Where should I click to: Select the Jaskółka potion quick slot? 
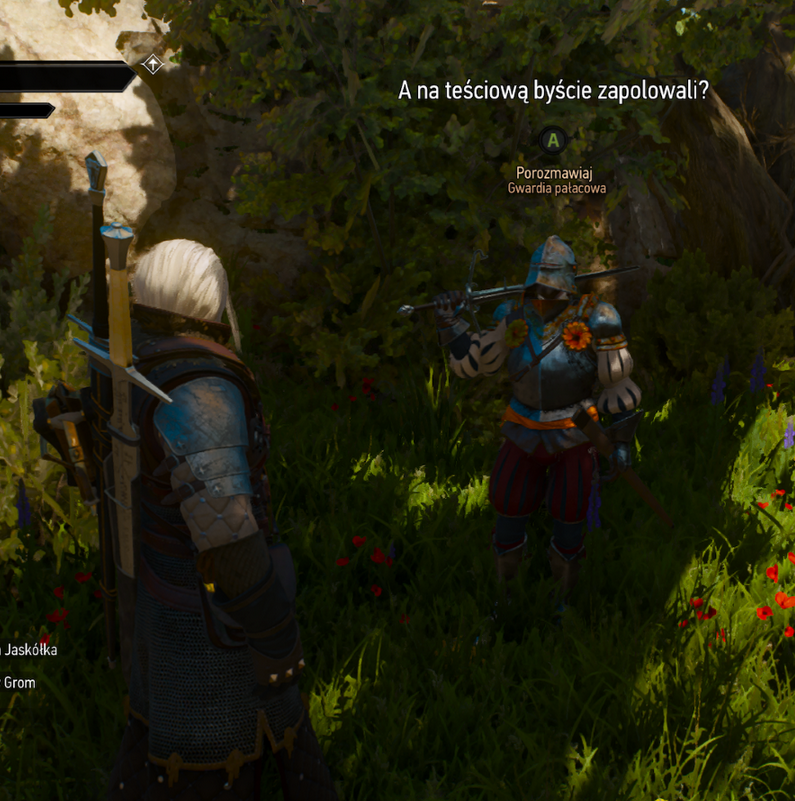(x=30, y=650)
